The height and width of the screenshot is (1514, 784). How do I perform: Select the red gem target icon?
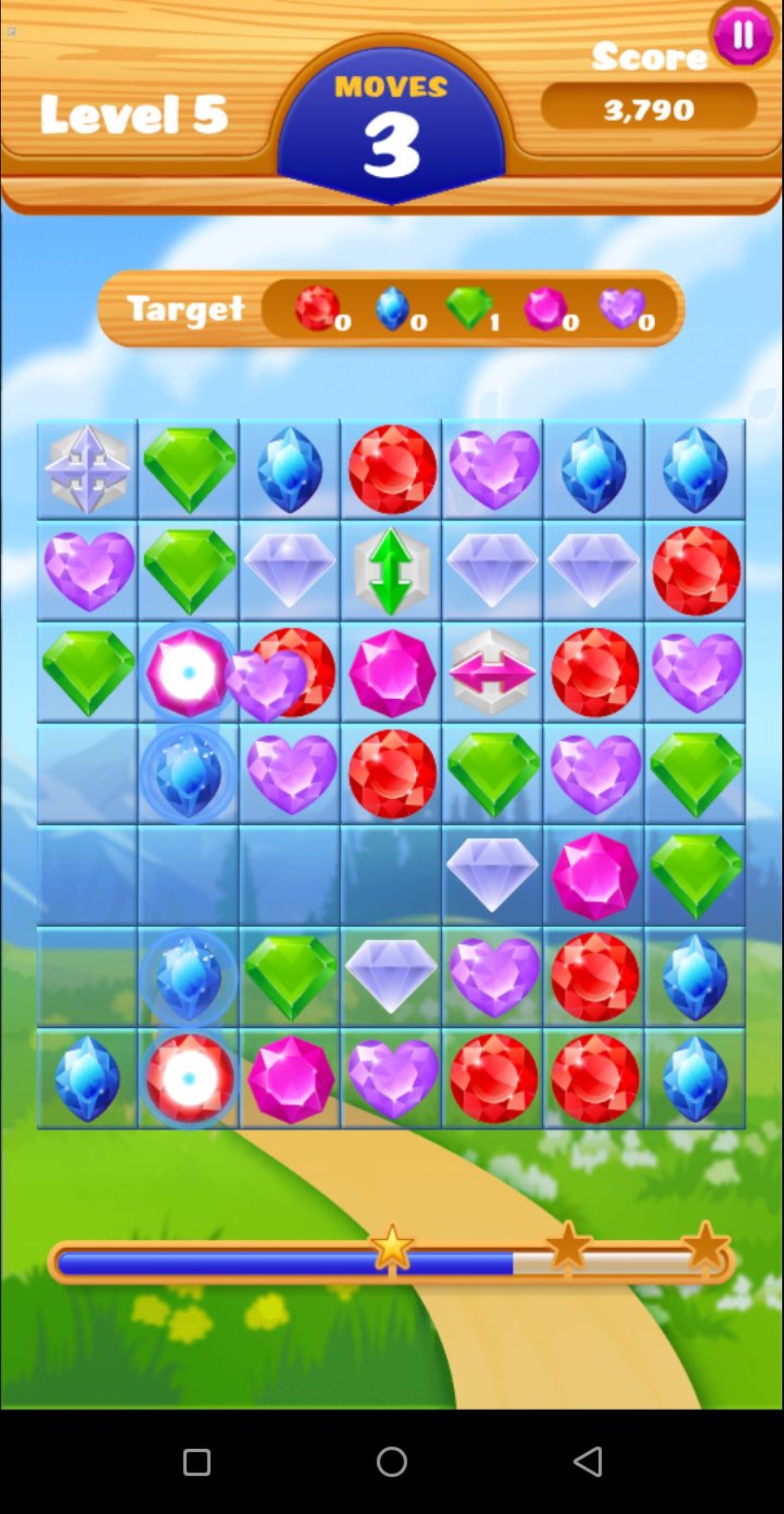click(316, 308)
